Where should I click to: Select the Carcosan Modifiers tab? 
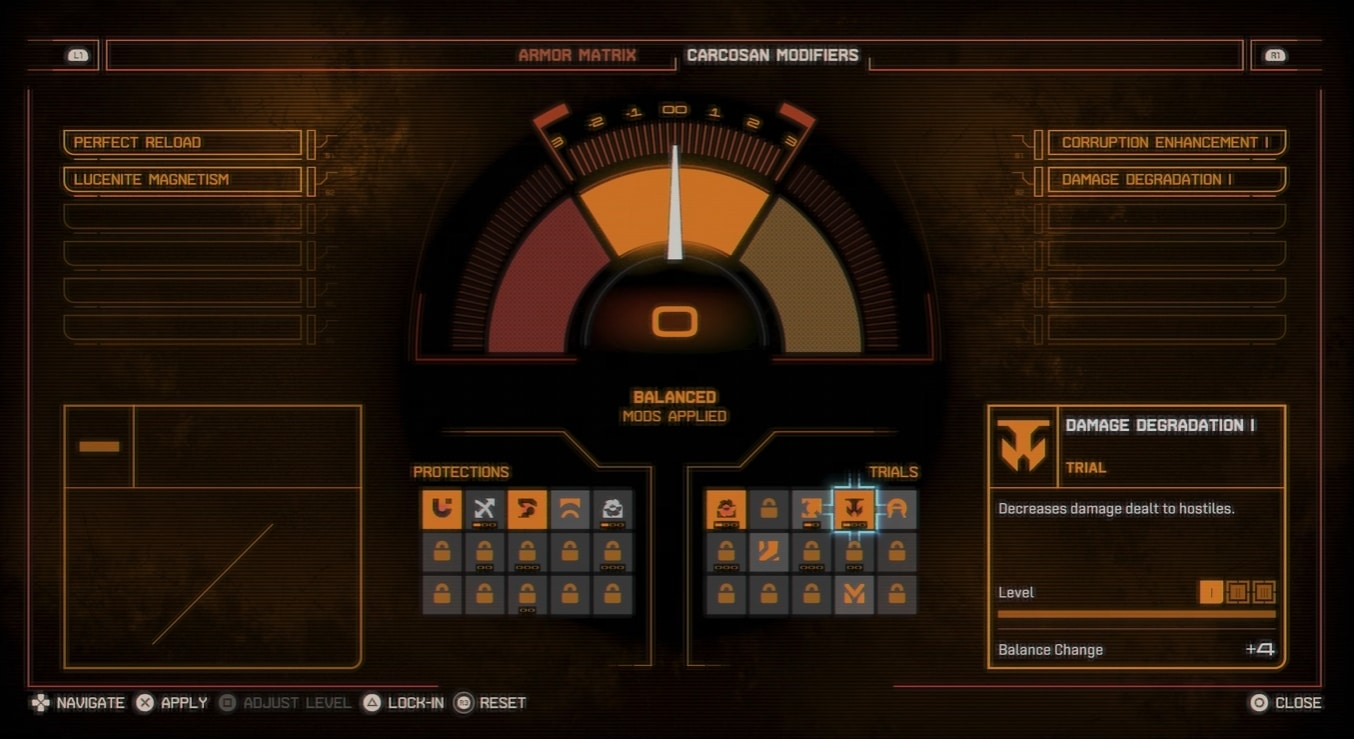(x=772, y=55)
